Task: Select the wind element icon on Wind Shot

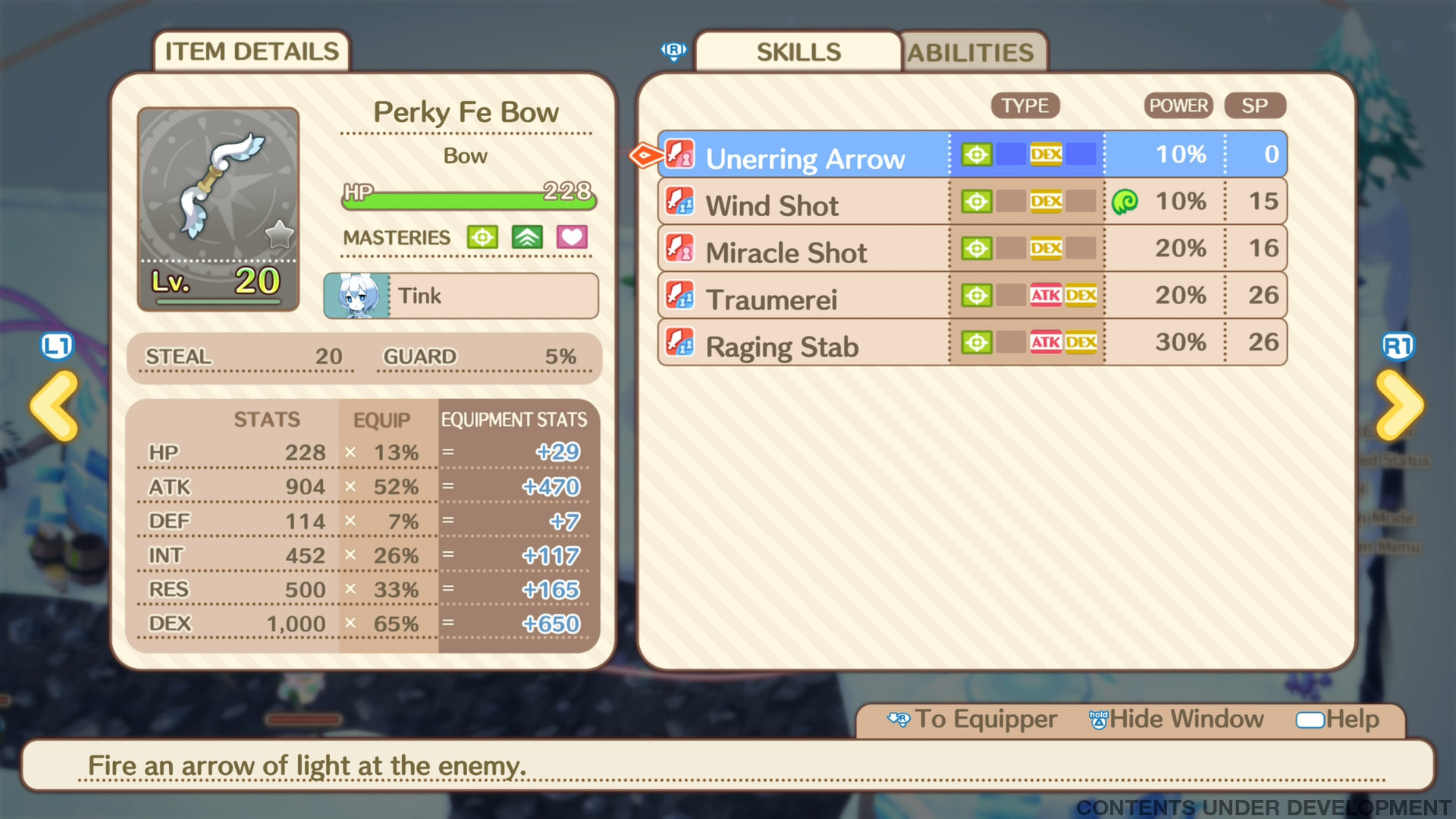Action: pyautogui.click(x=1127, y=201)
